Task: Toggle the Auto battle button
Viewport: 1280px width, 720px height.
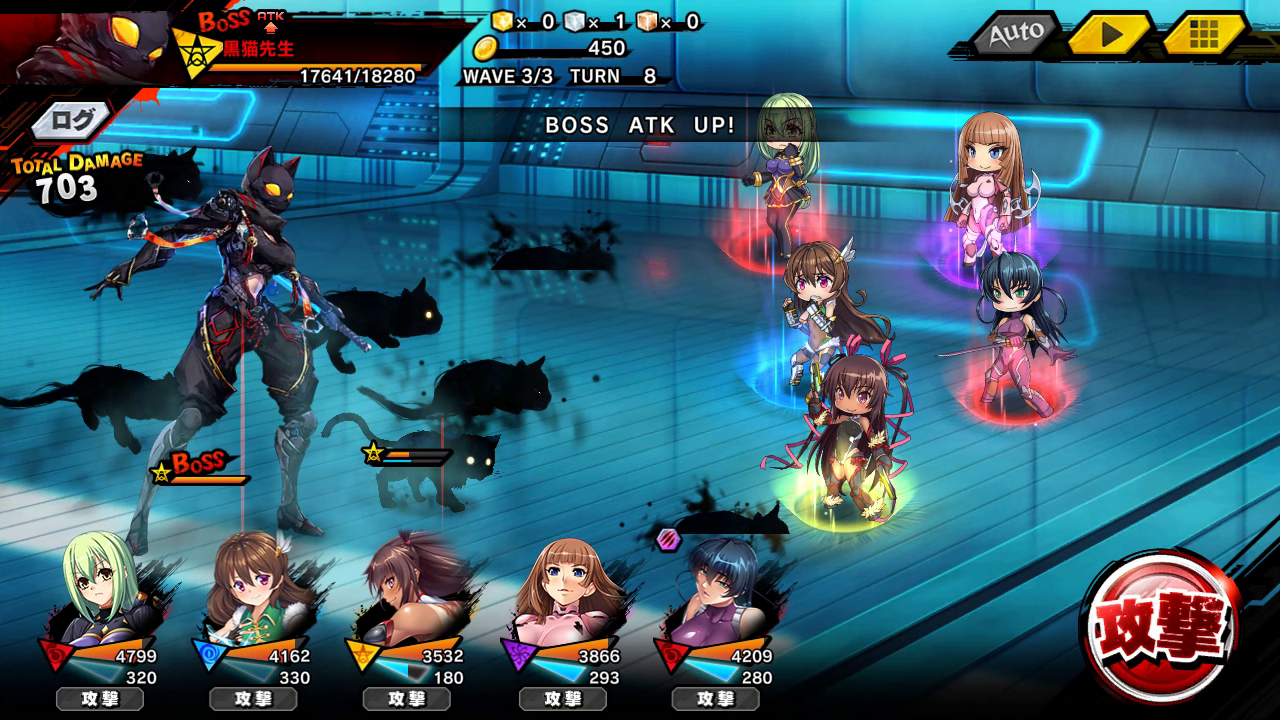Action: tap(1017, 34)
